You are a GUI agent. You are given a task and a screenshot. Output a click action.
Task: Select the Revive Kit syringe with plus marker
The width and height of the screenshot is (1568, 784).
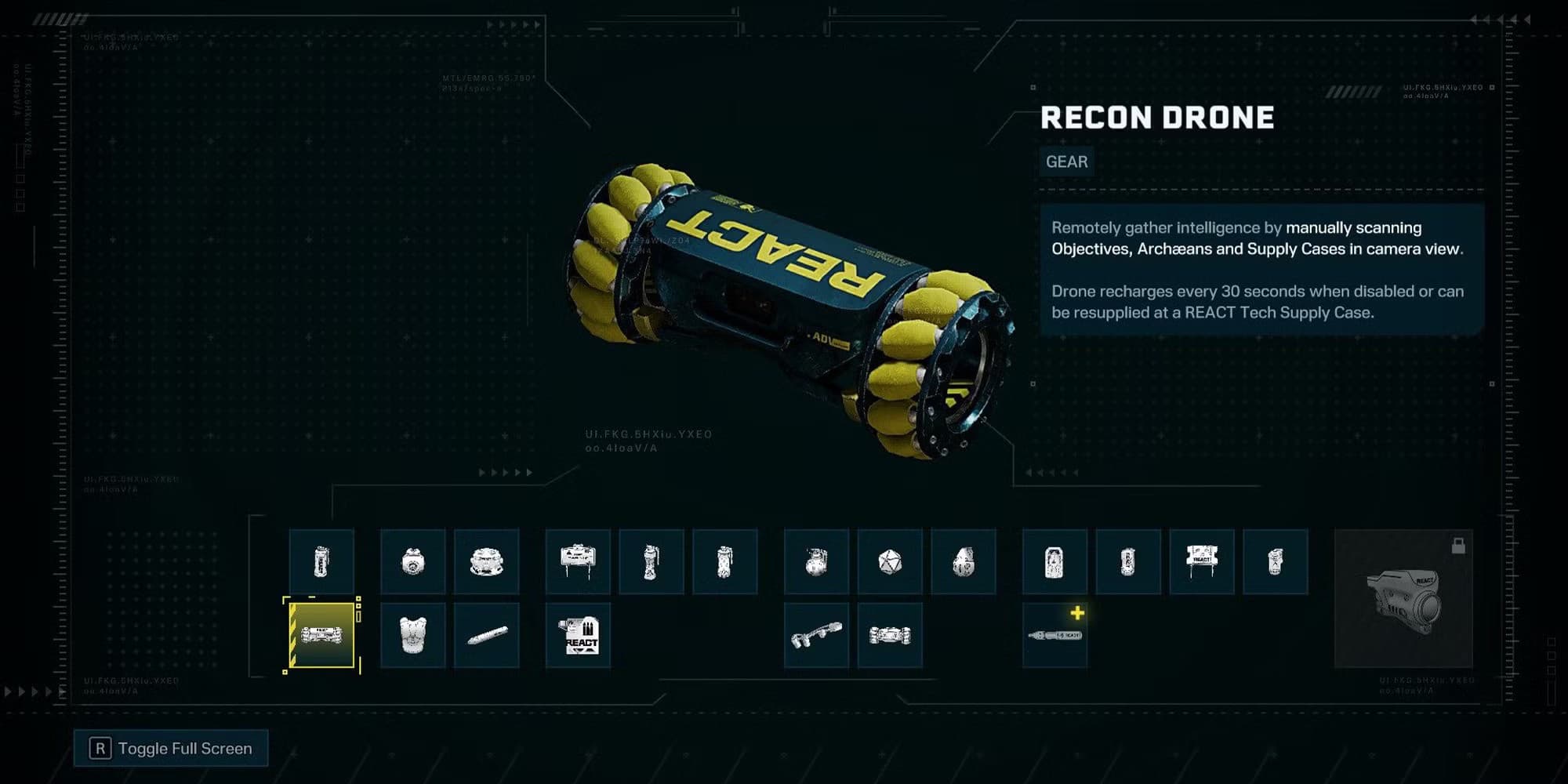coord(1053,635)
